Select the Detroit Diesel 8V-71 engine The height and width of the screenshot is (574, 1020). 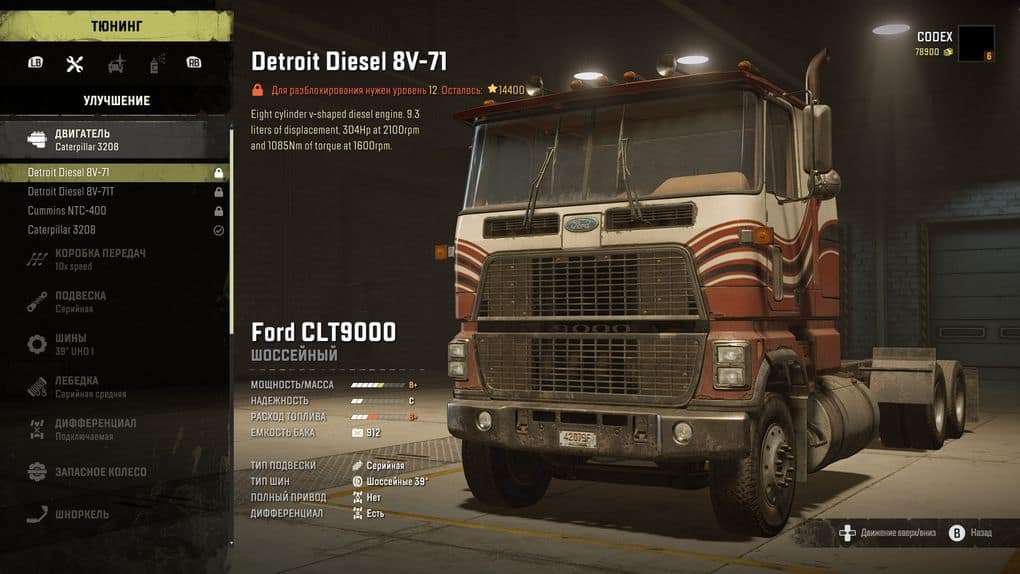click(x=115, y=173)
